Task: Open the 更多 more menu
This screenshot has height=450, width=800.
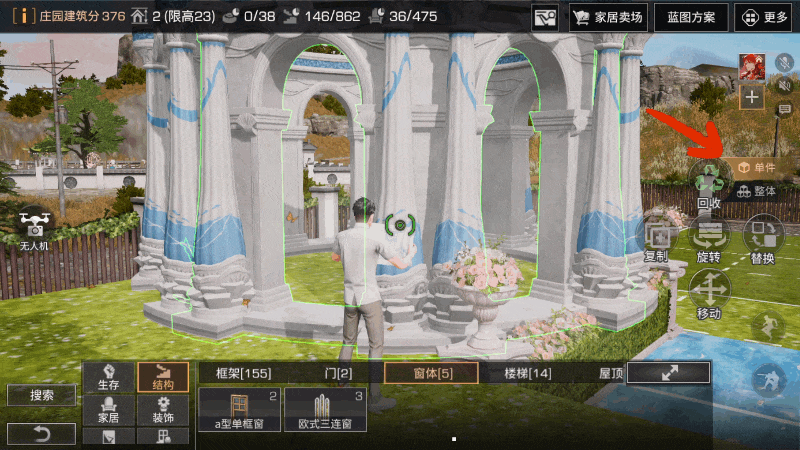Action: pyautogui.click(x=765, y=17)
